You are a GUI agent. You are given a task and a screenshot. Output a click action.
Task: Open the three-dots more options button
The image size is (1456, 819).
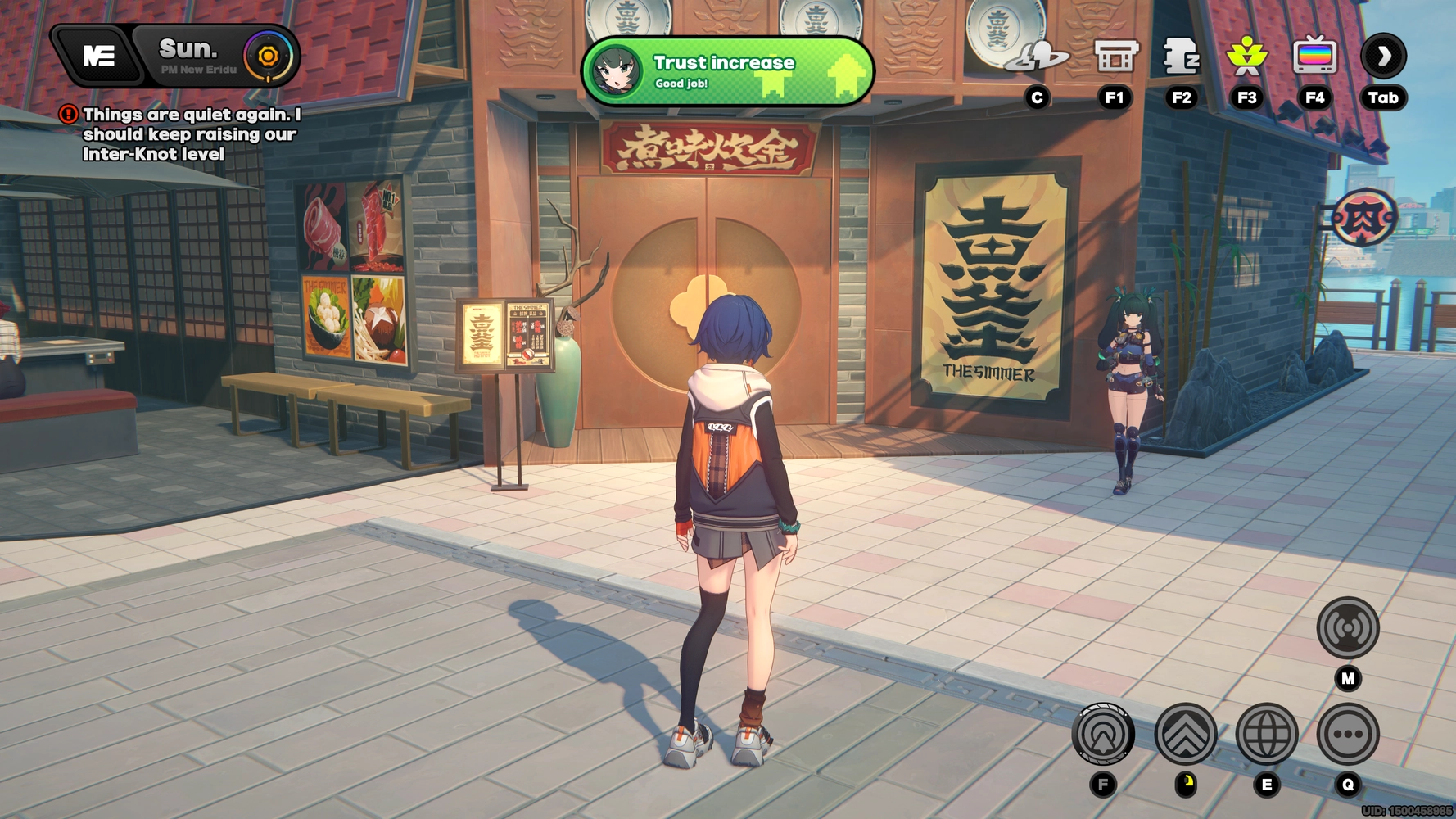click(1348, 734)
